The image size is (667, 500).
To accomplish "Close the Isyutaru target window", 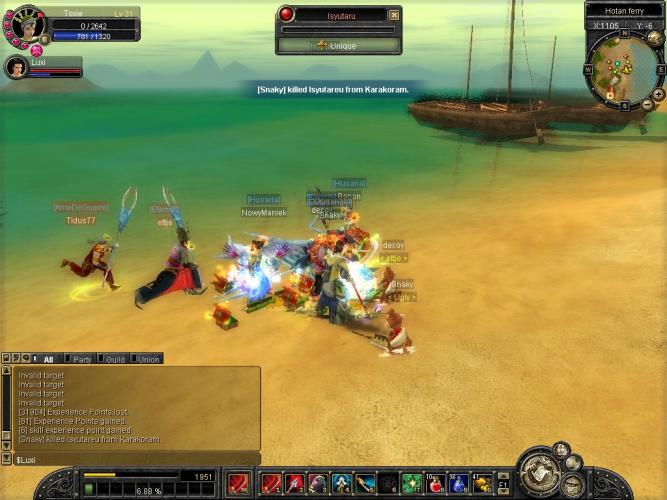I will 394,15.
